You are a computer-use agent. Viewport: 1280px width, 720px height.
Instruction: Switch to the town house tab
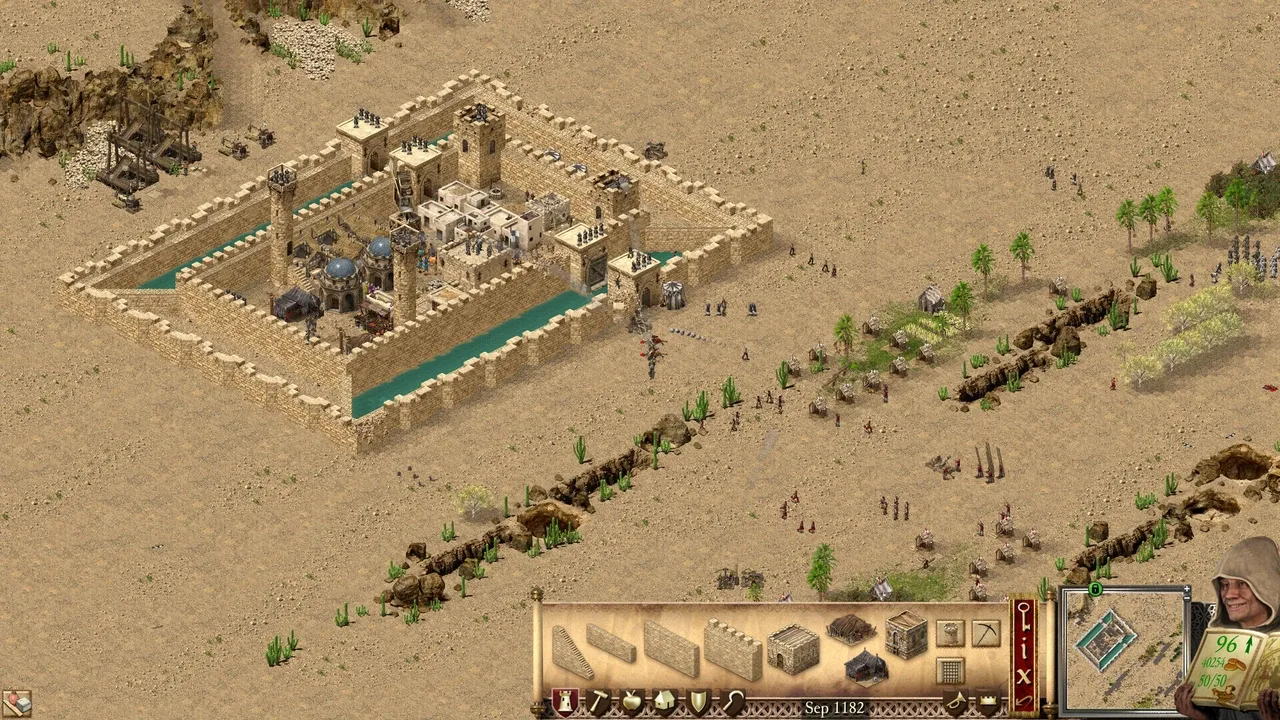click(x=664, y=702)
